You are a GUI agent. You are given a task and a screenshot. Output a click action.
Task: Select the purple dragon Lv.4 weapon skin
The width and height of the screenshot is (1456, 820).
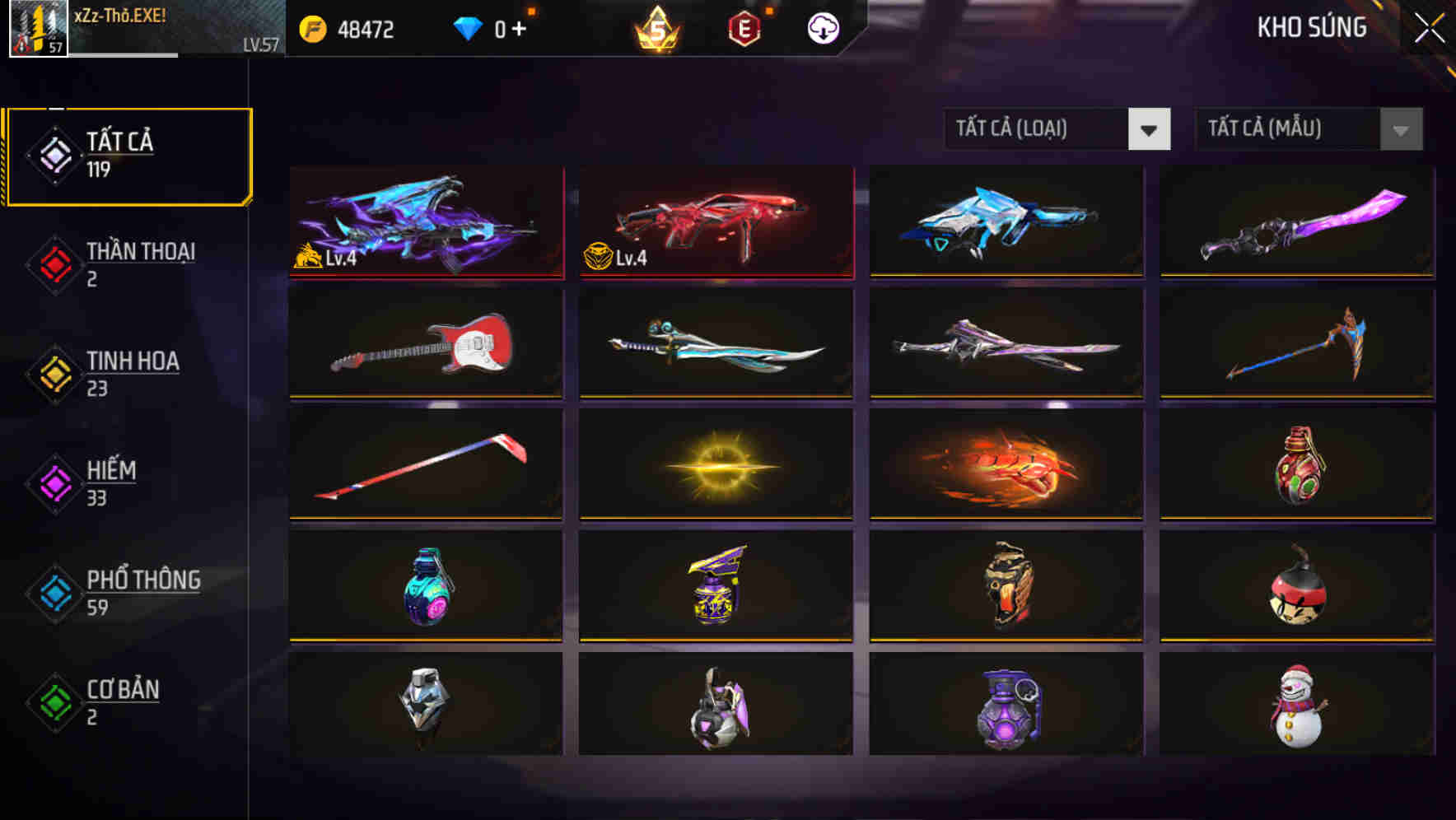(x=426, y=222)
